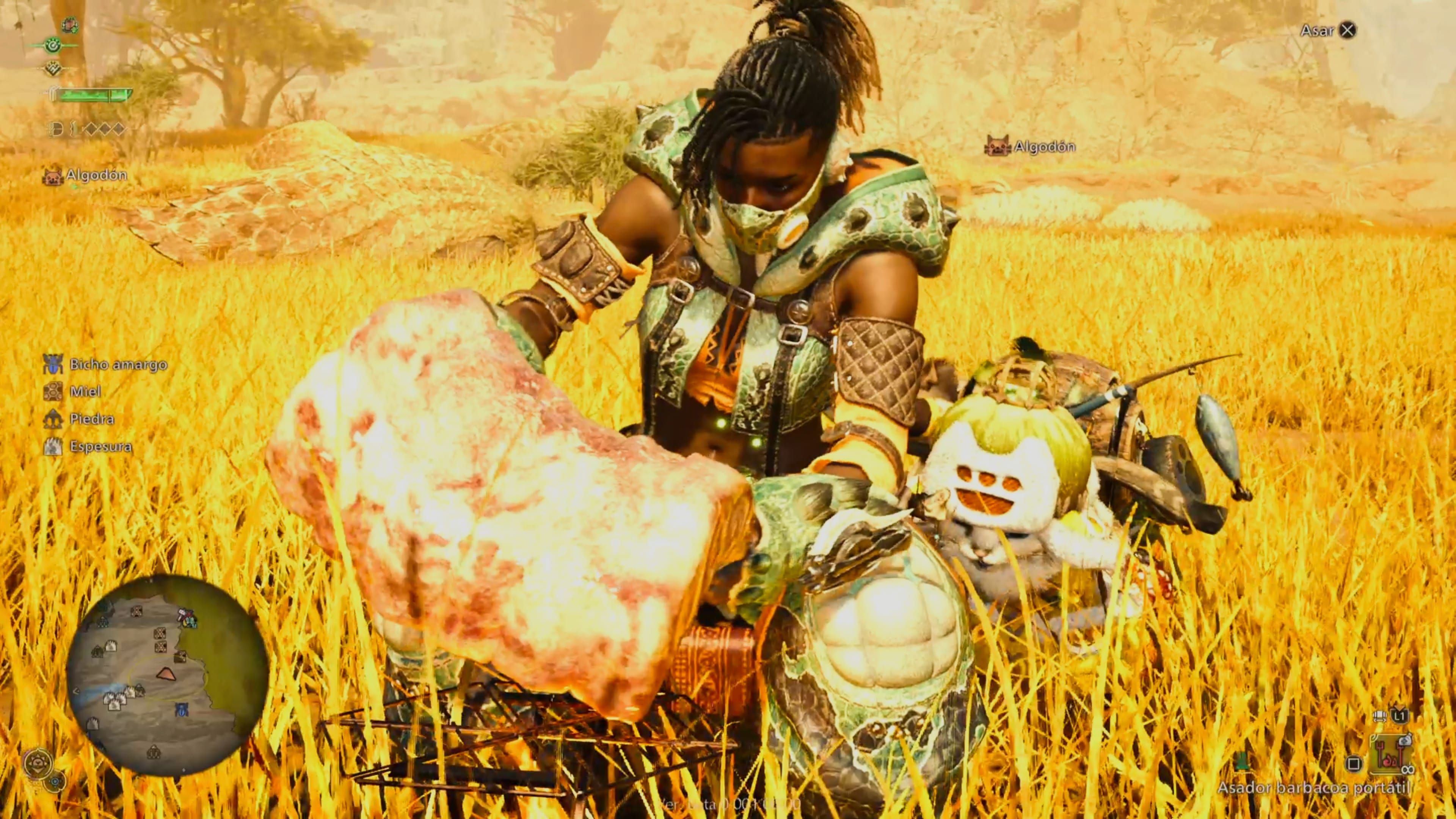Image resolution: width=1456 pixels, height=819 pixels.
Task: Click the slinger ammo diamond indicators
Action: pos(105,129)
